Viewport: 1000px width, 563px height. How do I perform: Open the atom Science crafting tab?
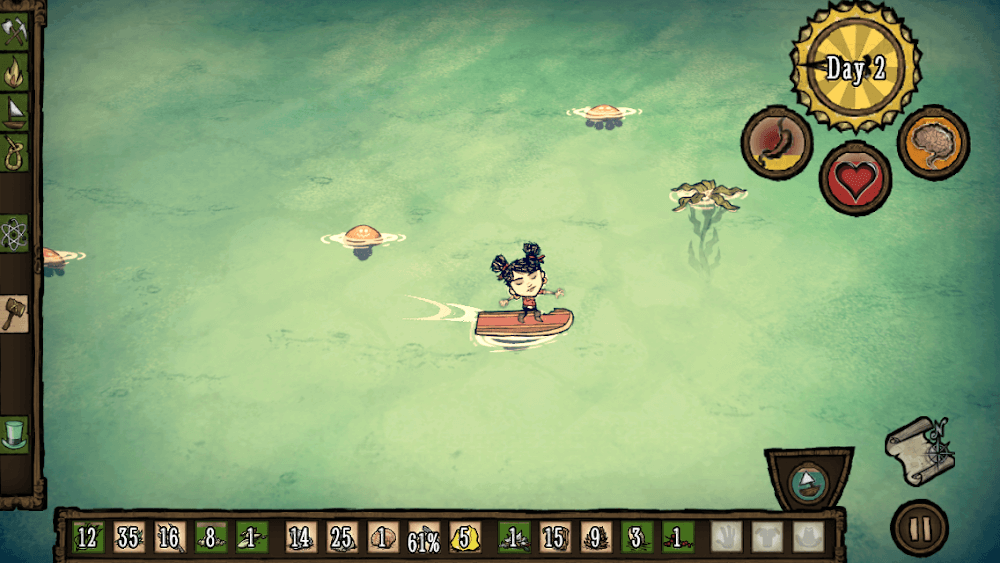click(x=15, y=232)
